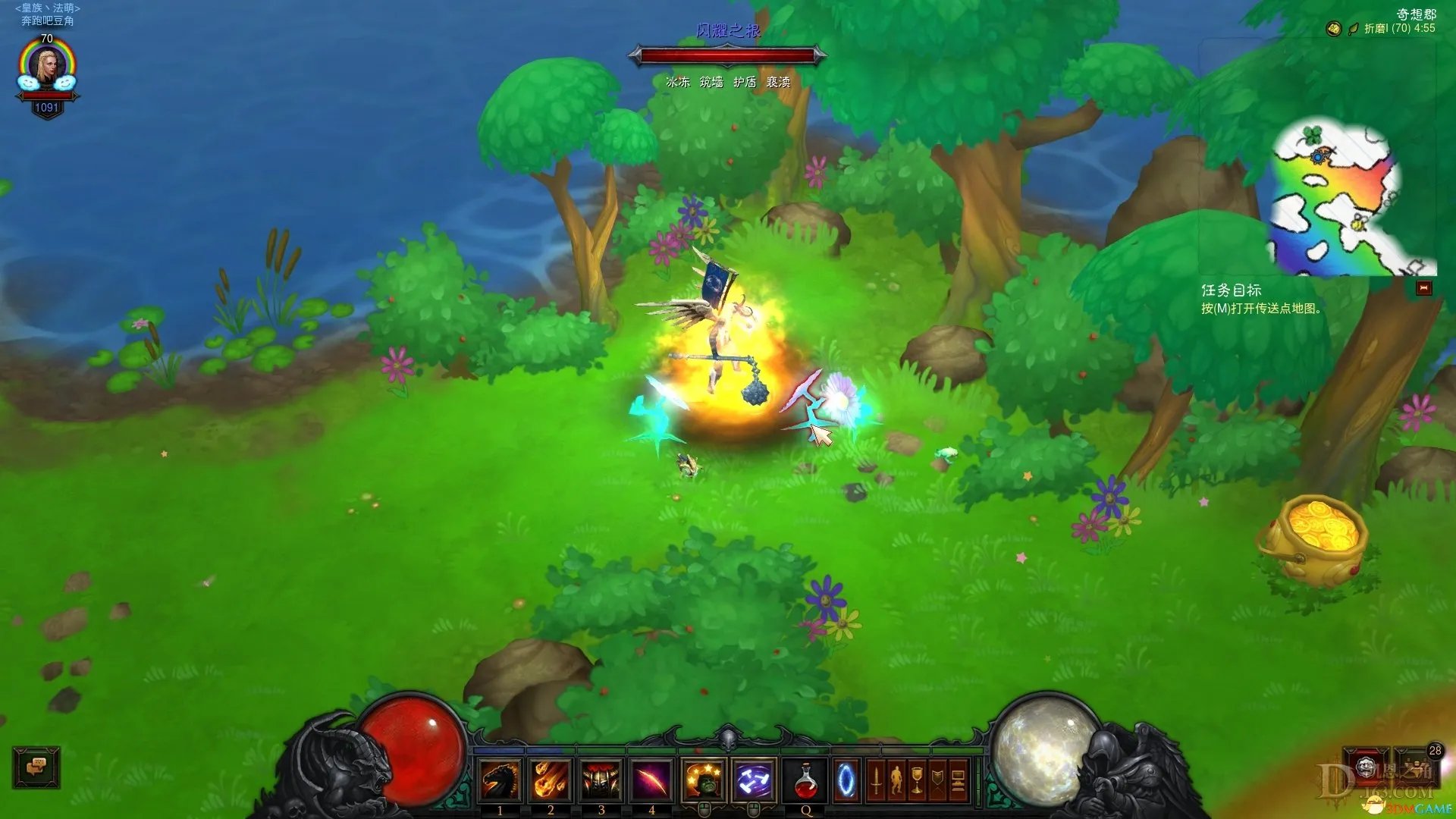The image size is (1456, 819).
Task: Open the chat speech bubble button
Action: tap(36, 767)
